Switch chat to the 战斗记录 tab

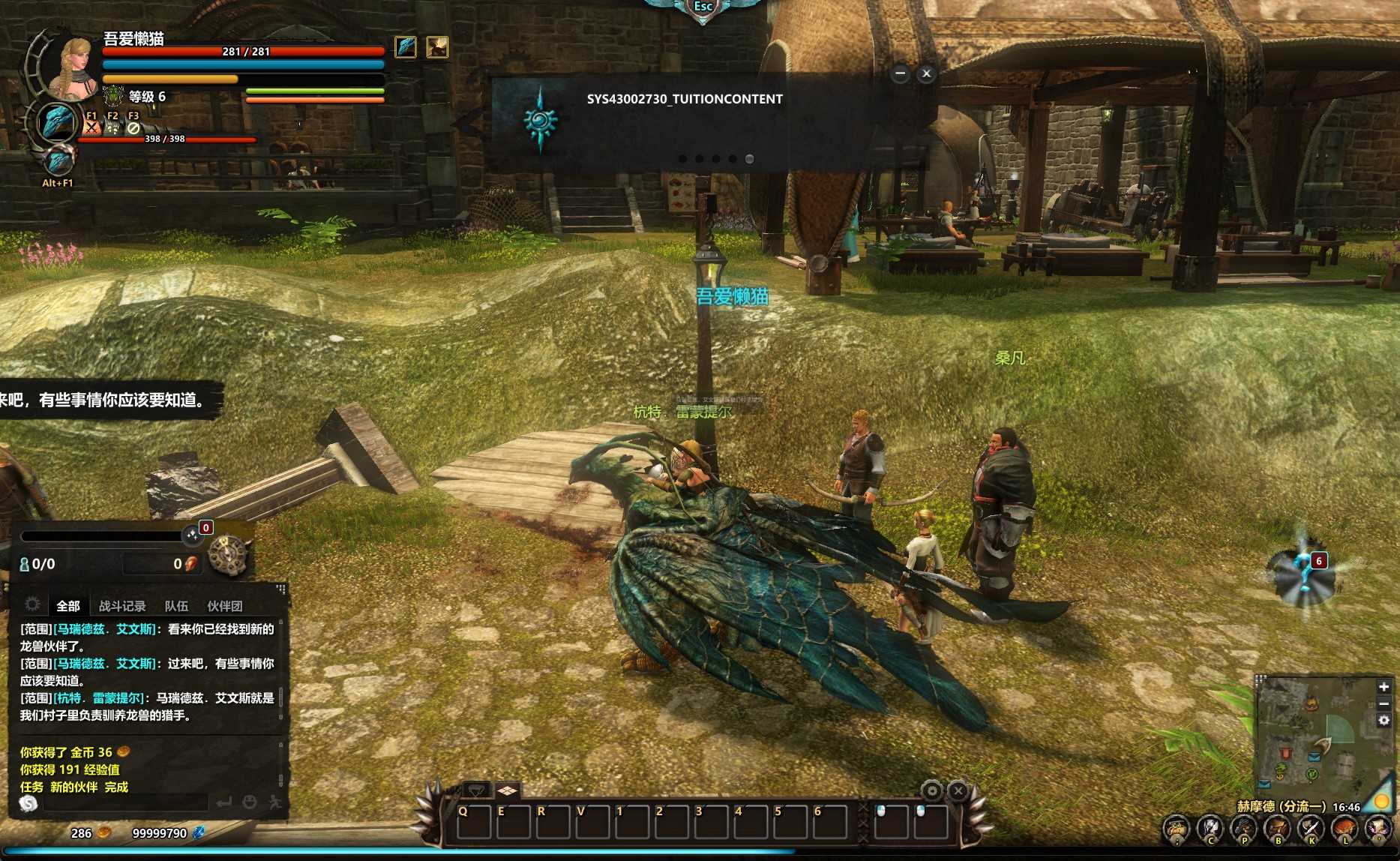[122, 606]
